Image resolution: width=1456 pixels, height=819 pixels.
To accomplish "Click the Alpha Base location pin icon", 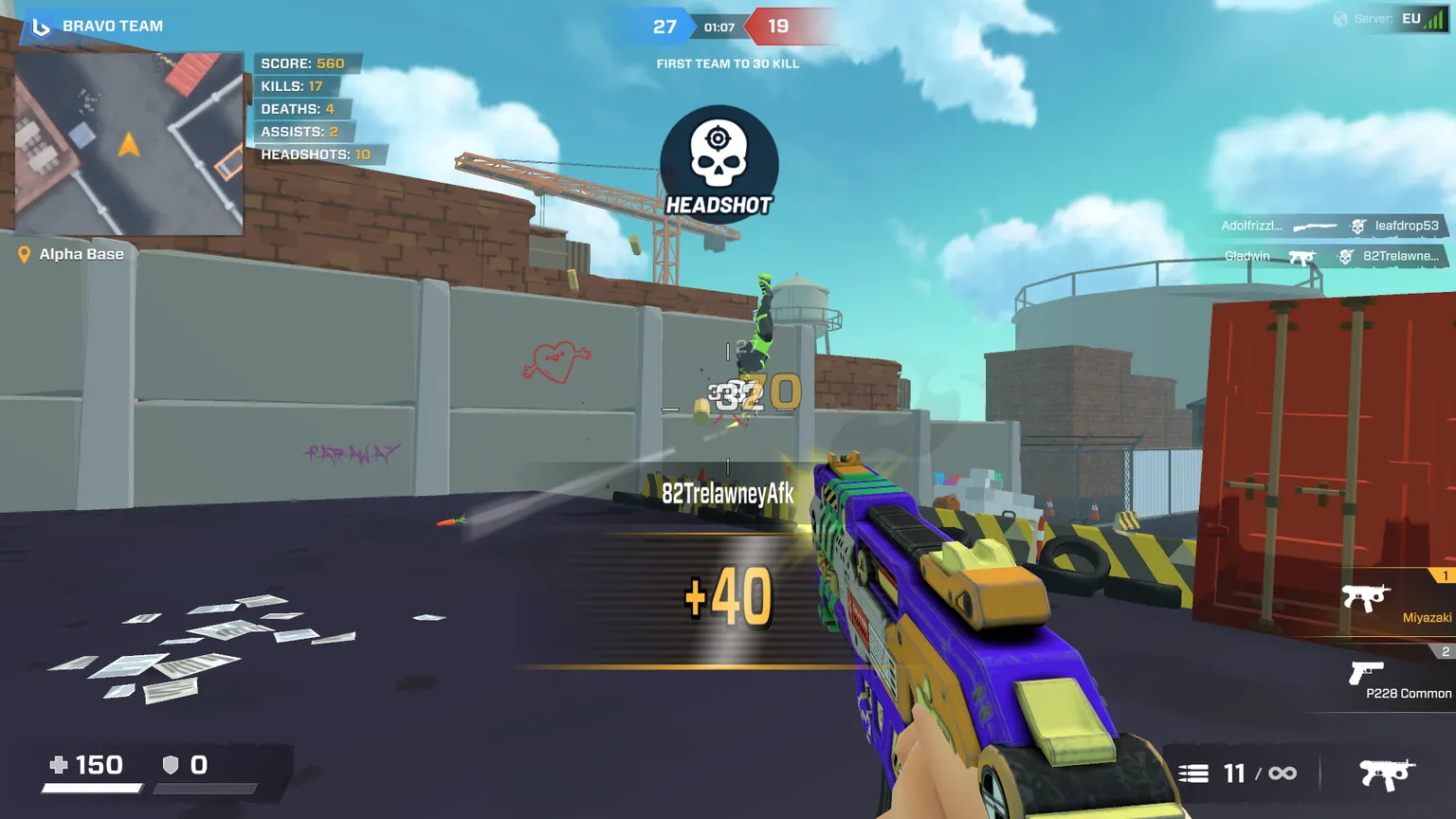I will point(23,253).
